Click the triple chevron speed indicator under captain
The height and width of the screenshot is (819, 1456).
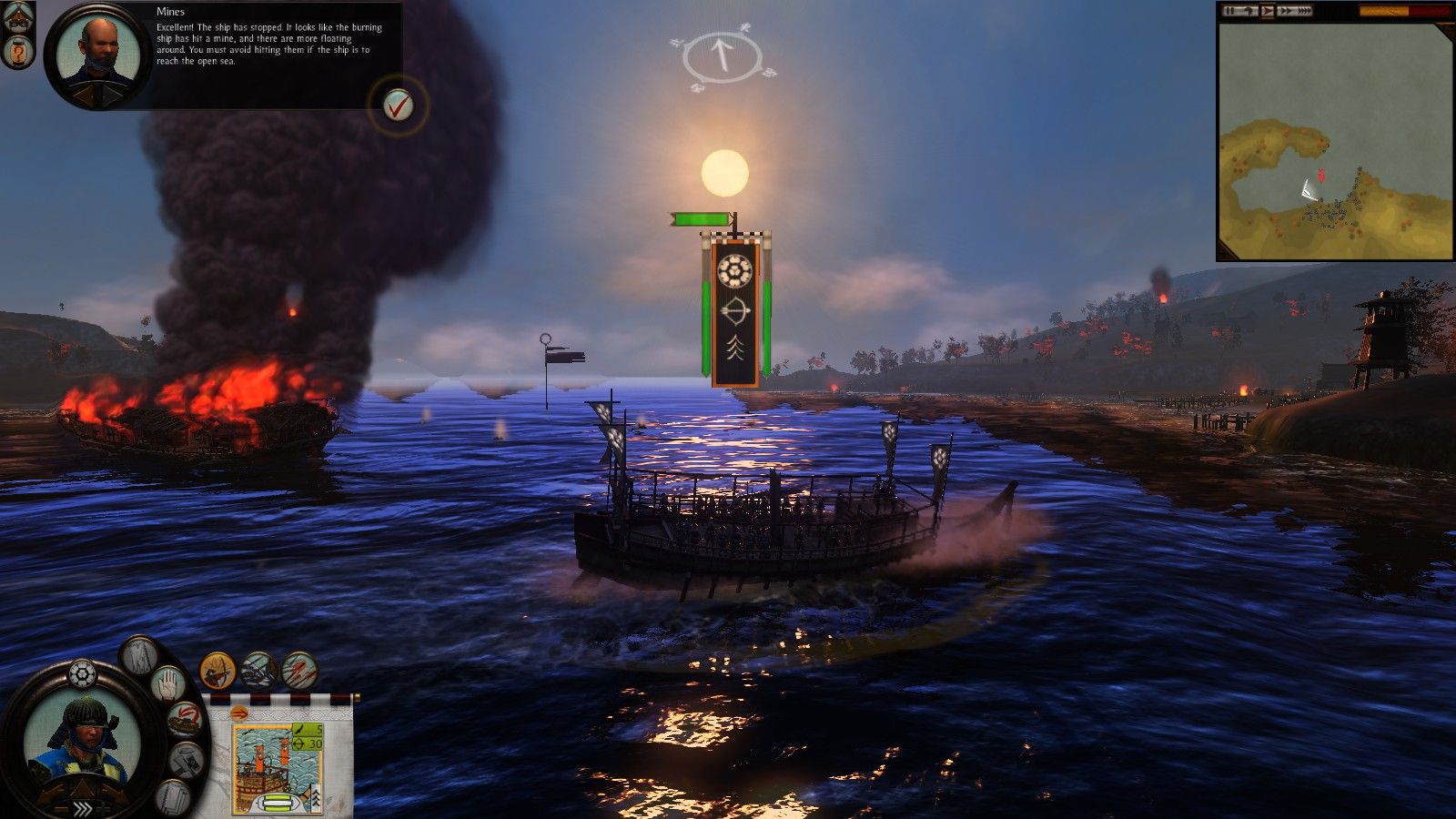coord(82,807)
